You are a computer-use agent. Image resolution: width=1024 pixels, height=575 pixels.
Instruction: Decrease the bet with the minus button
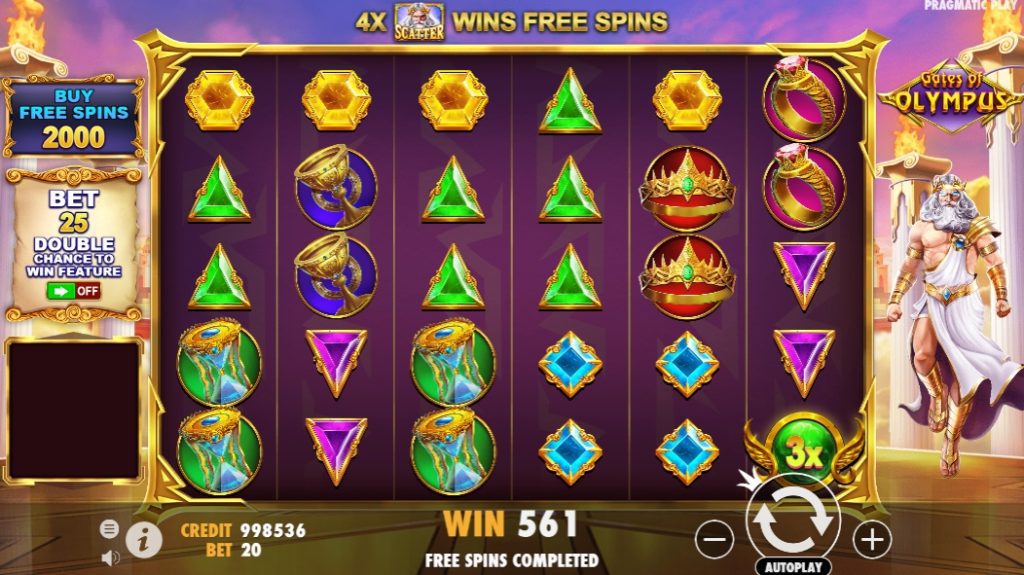(714, 541)
